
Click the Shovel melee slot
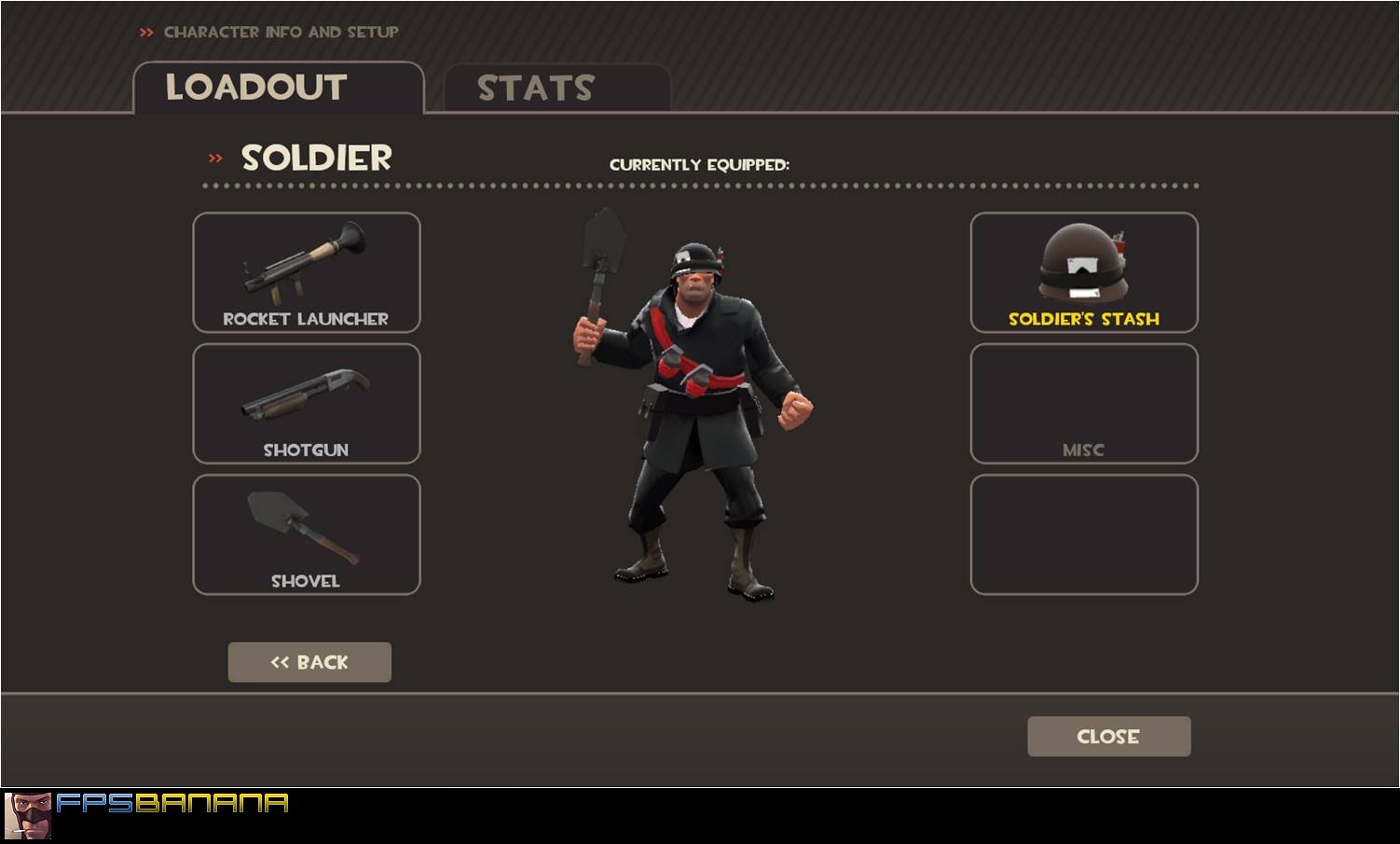click(307, 534)
